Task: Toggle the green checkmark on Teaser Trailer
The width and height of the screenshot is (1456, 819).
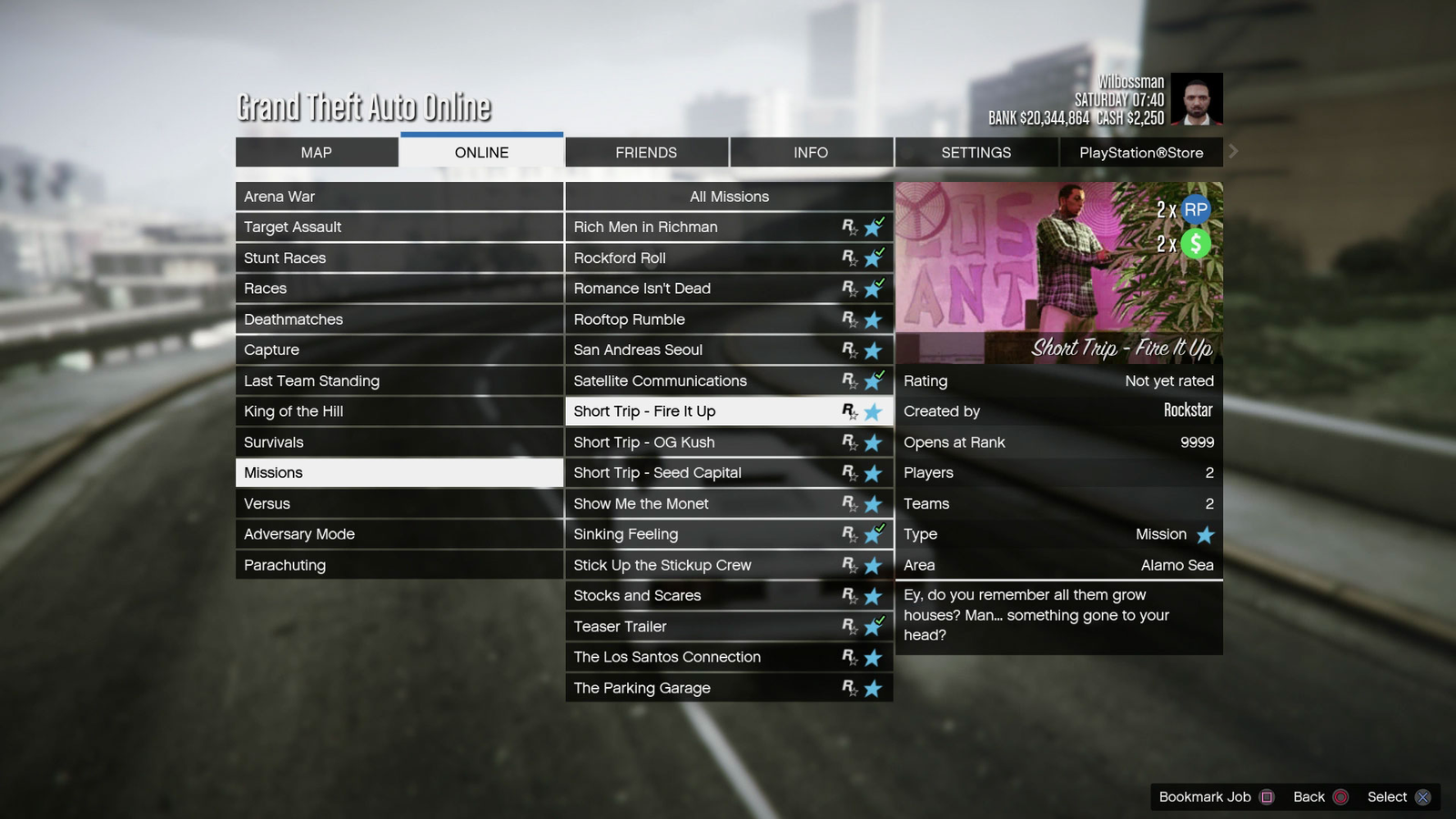Action: 879,621
